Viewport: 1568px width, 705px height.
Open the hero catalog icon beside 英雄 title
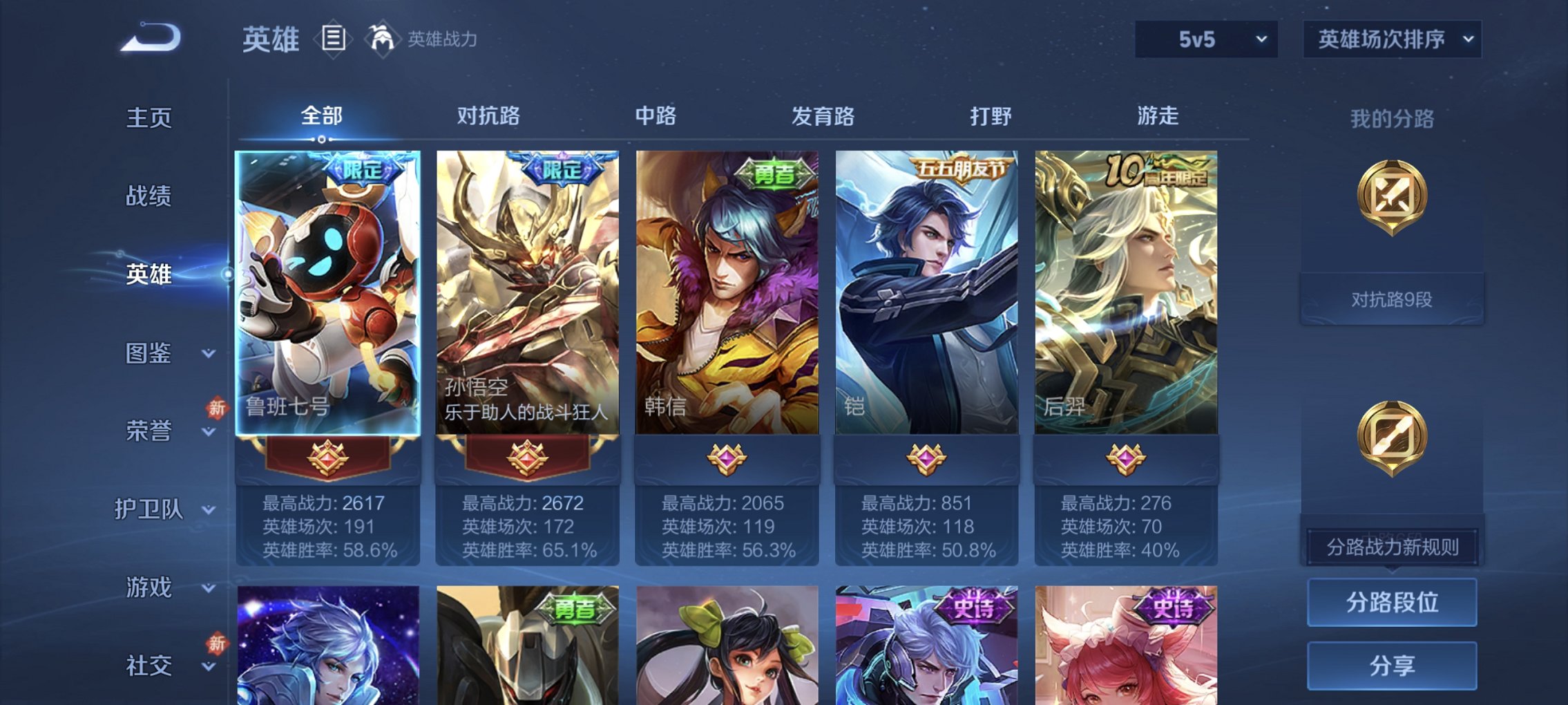(334, 39)
